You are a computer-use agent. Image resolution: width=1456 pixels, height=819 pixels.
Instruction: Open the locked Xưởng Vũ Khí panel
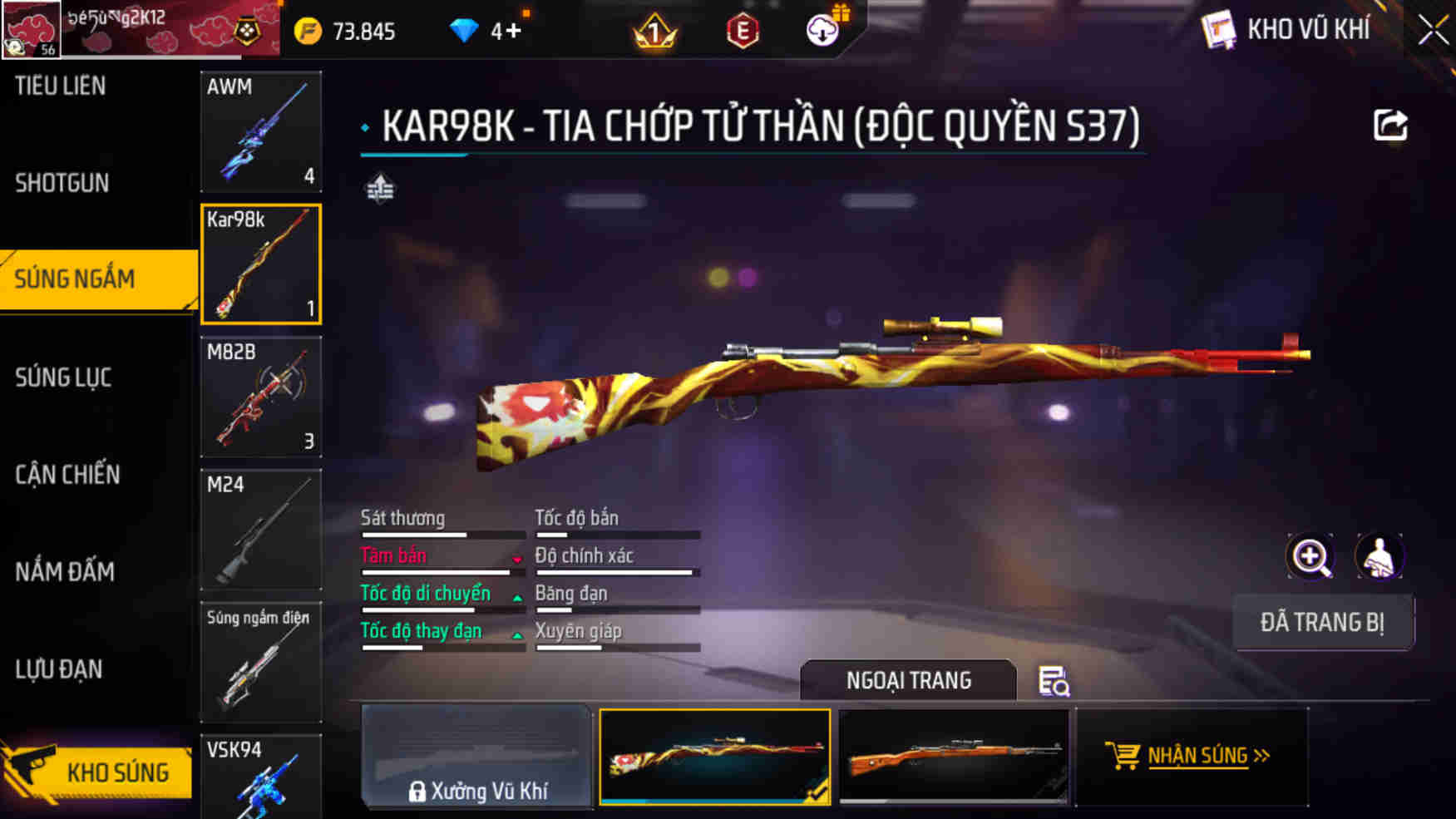[x=478, y=757]
